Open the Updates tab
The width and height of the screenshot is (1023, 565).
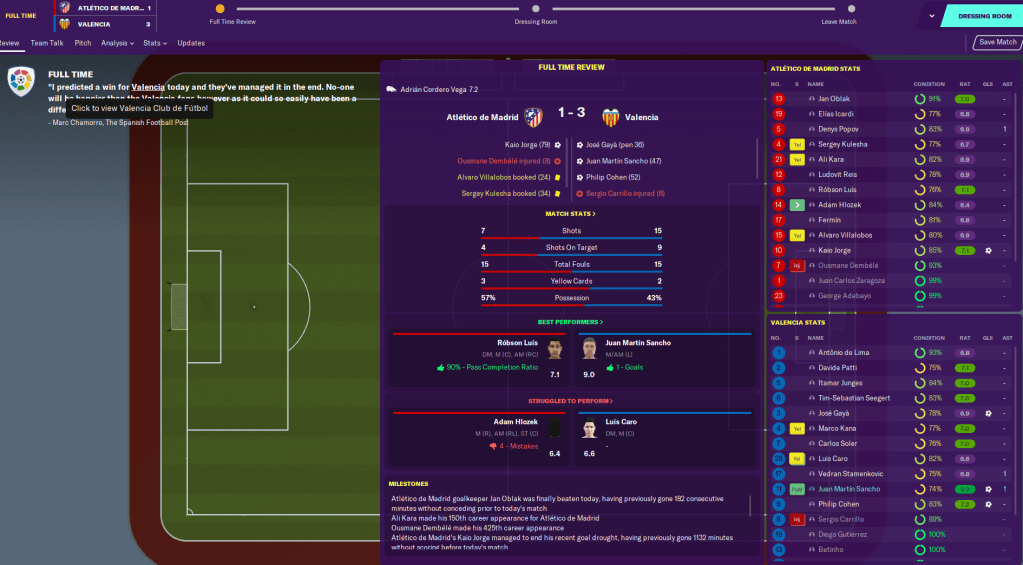(x=191, y=43)
